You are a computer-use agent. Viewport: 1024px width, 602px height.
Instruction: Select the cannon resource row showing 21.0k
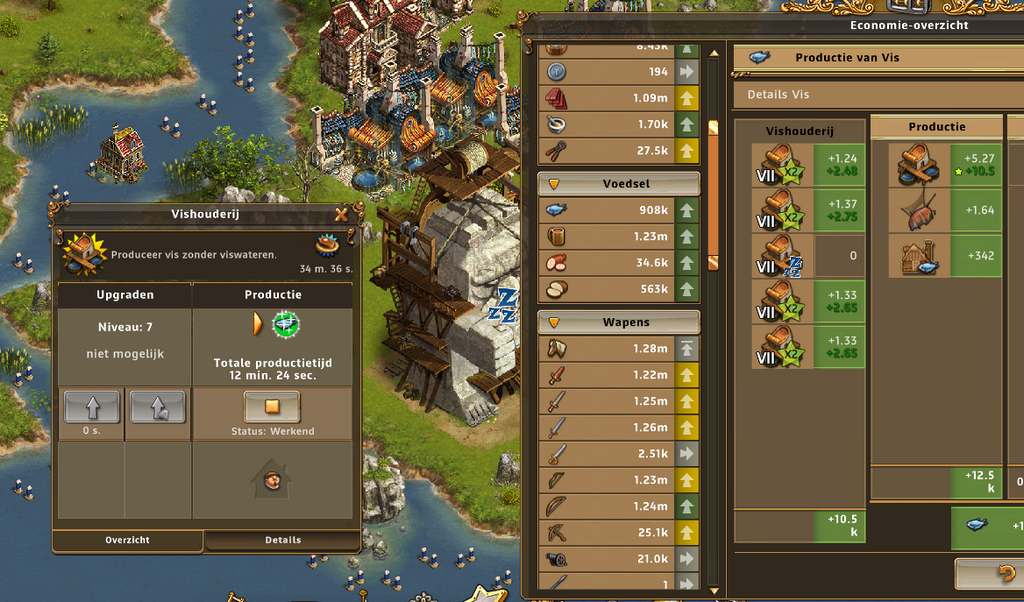coord(619,558)
